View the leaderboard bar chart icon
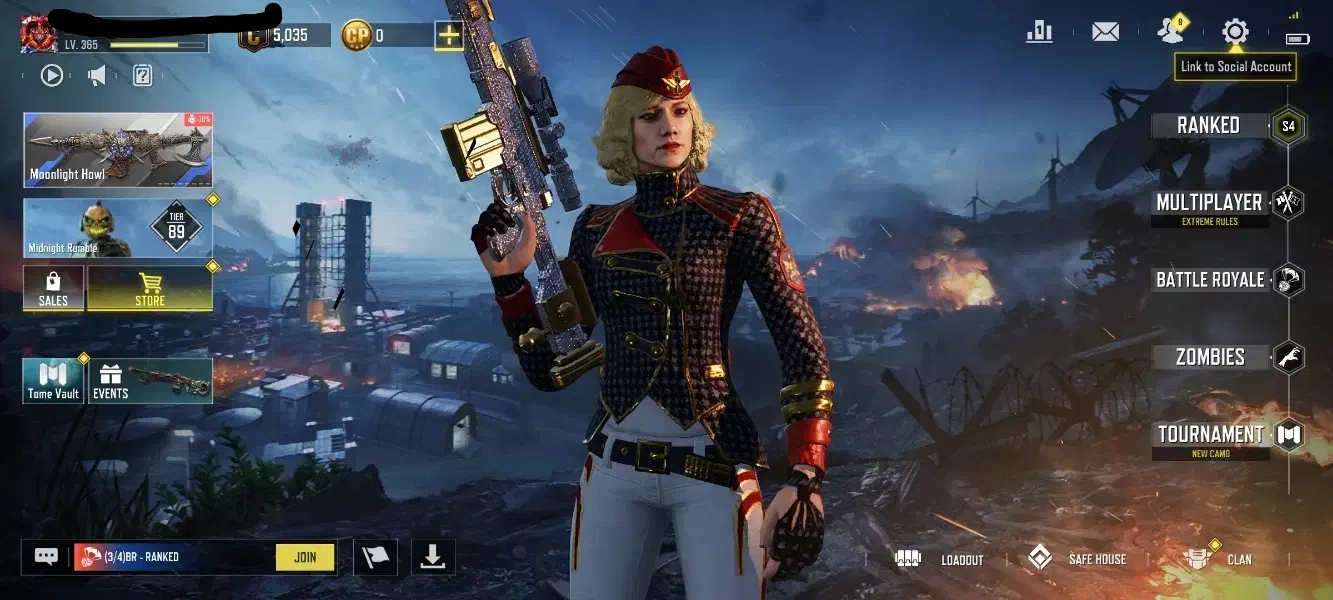Viewport: 1333px width, 600px height. tap(1039, 32)
